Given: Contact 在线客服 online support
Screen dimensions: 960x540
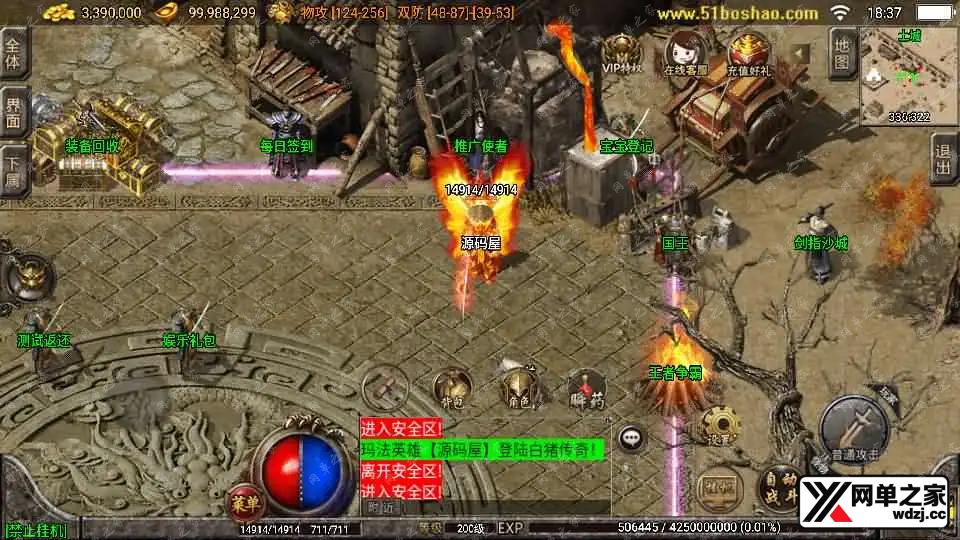Looking at the screenshot, I should point(685,54).
